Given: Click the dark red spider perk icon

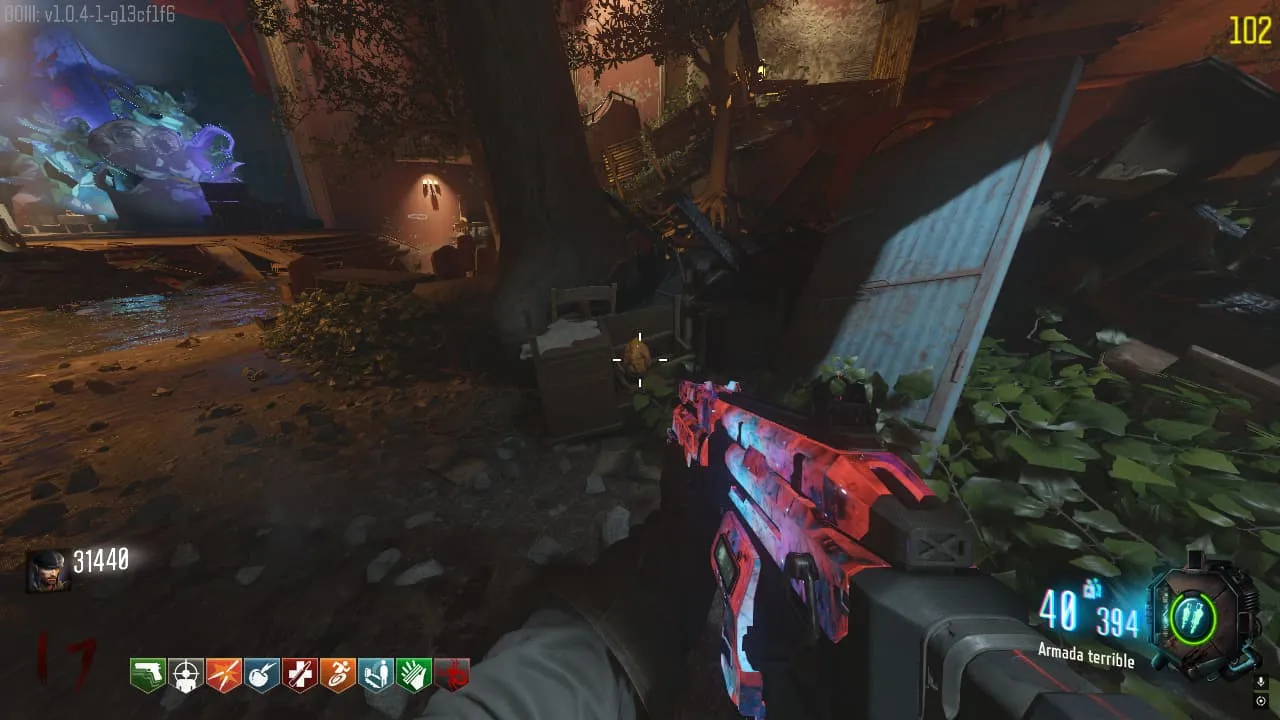Looking at the screenshot, I should (x=452, y=676).
